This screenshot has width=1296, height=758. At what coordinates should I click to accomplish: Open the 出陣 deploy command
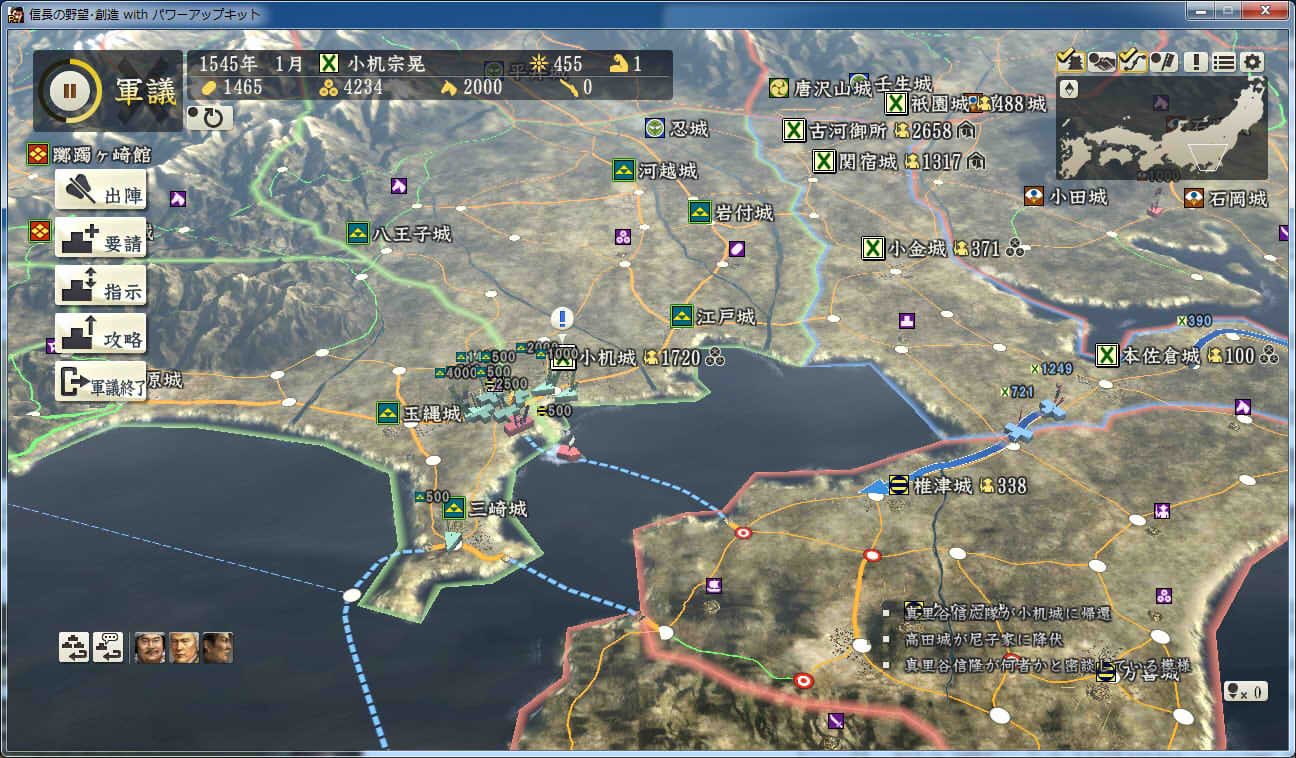click(100, 190)
